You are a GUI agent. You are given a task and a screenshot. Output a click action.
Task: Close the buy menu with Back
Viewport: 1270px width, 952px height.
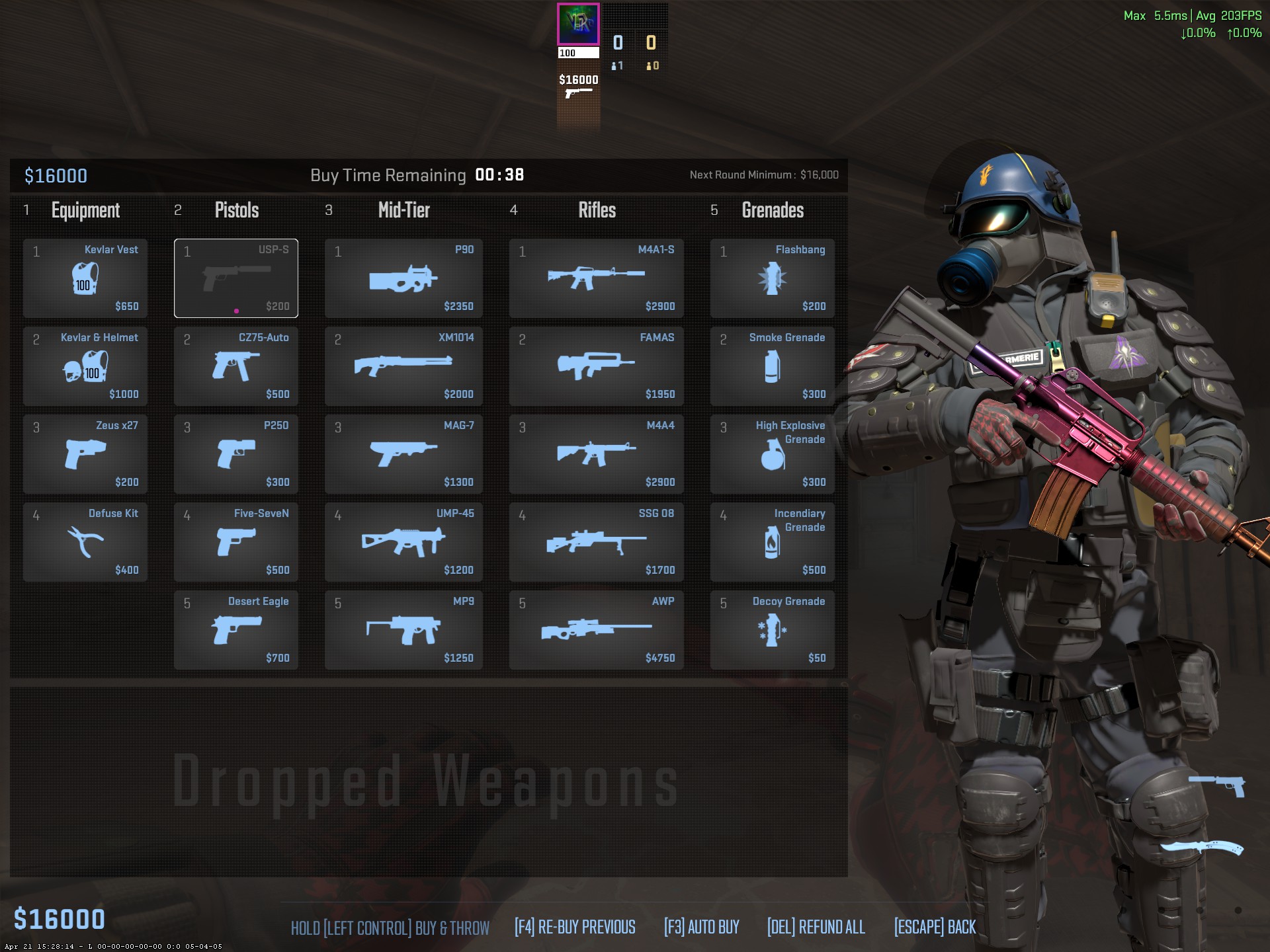pyautogui.click(x=935, y=927)
